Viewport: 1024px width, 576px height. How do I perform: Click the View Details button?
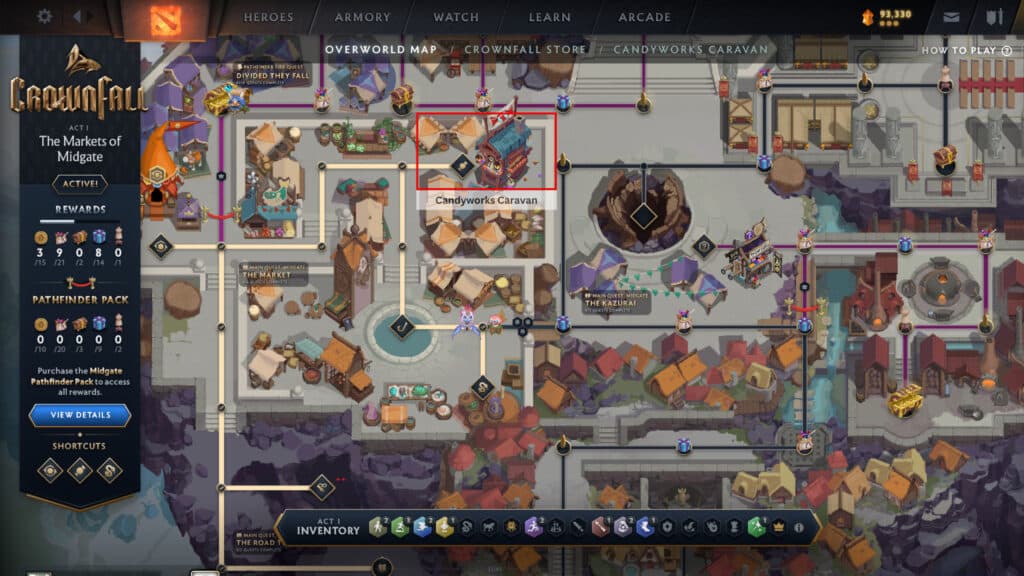coord(79,415)
